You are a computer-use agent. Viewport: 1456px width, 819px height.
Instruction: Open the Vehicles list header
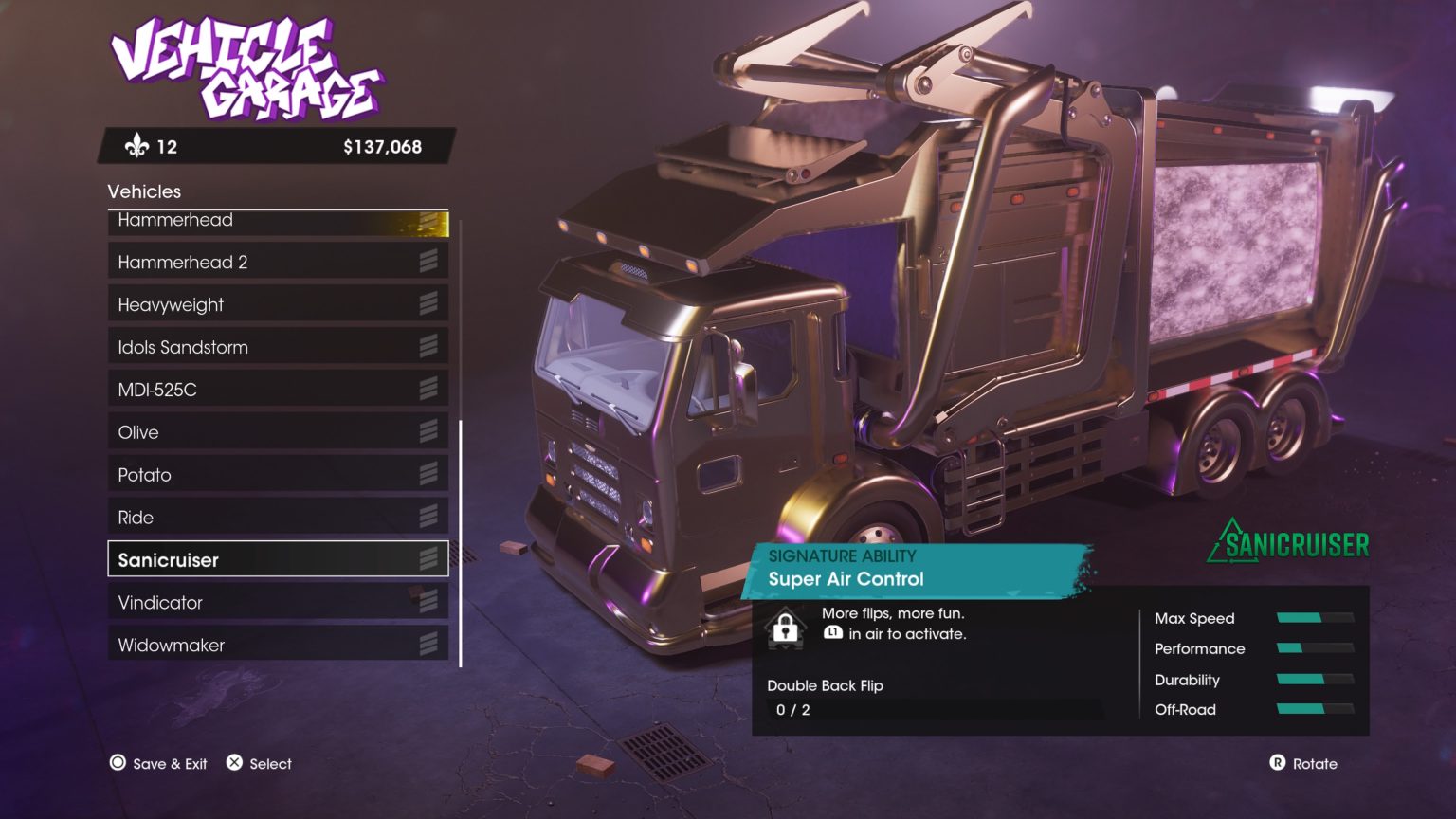tap(144, 191)
